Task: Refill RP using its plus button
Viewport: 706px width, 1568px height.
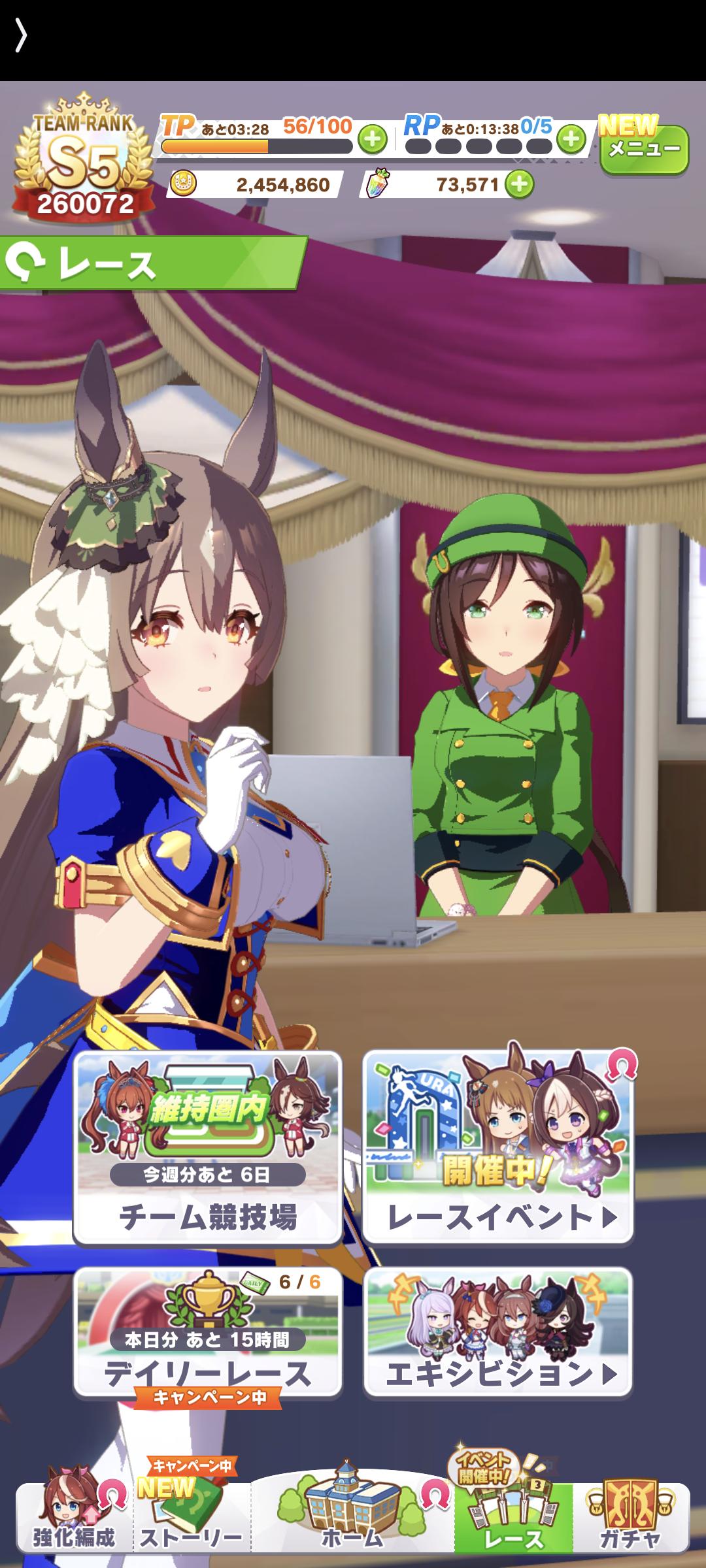Action: (571, 139)
